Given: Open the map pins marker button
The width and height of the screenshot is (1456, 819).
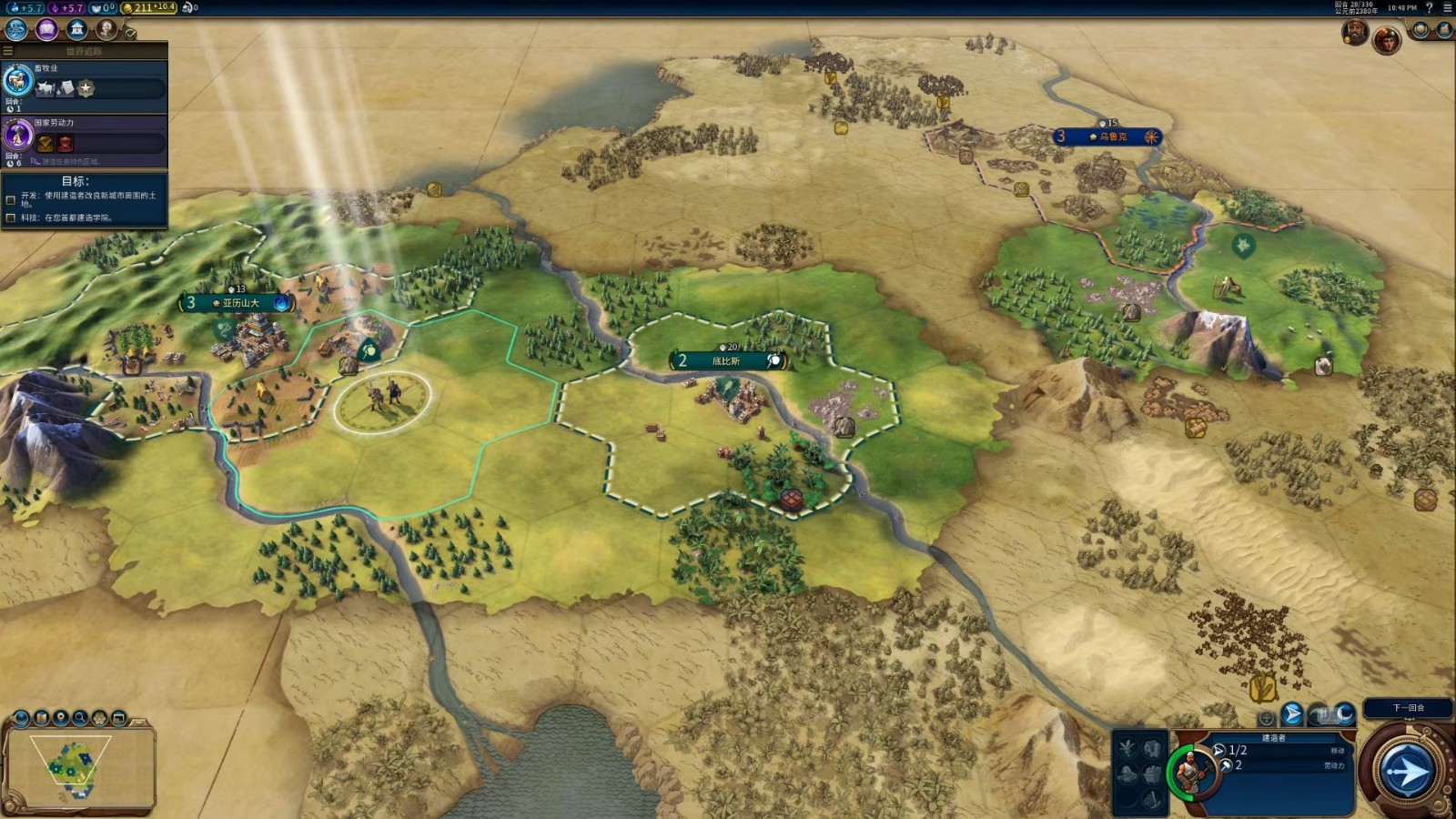Looking at the screenshot, I should [x=60, y=718].
